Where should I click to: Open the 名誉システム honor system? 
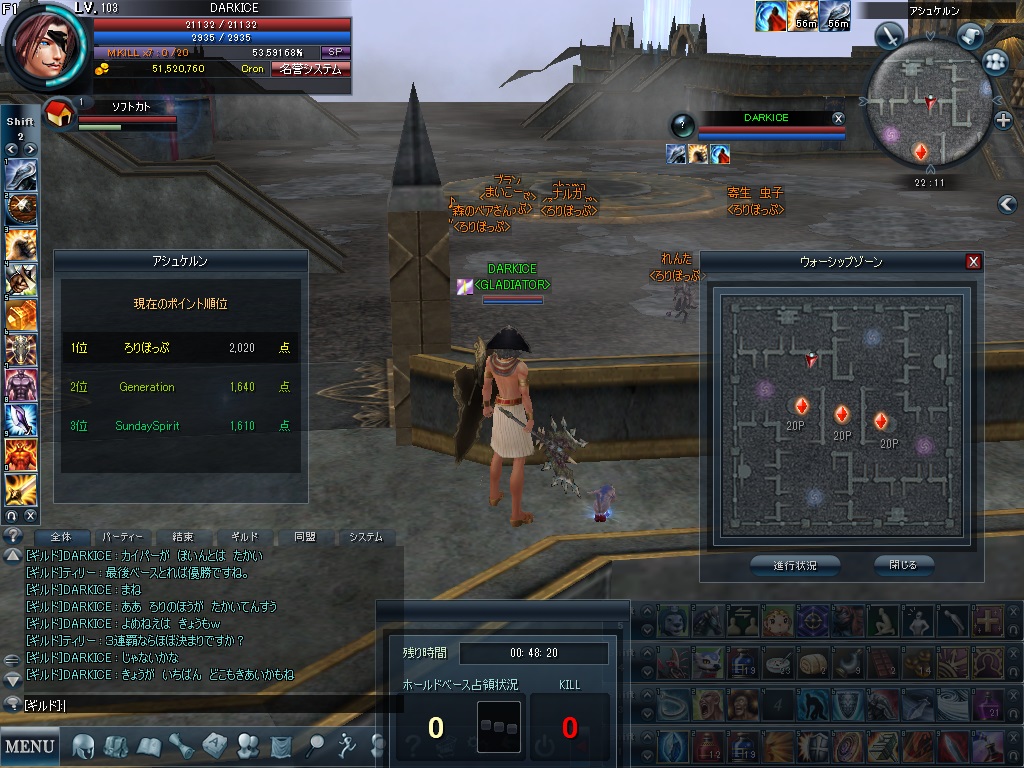pos(310,69)
